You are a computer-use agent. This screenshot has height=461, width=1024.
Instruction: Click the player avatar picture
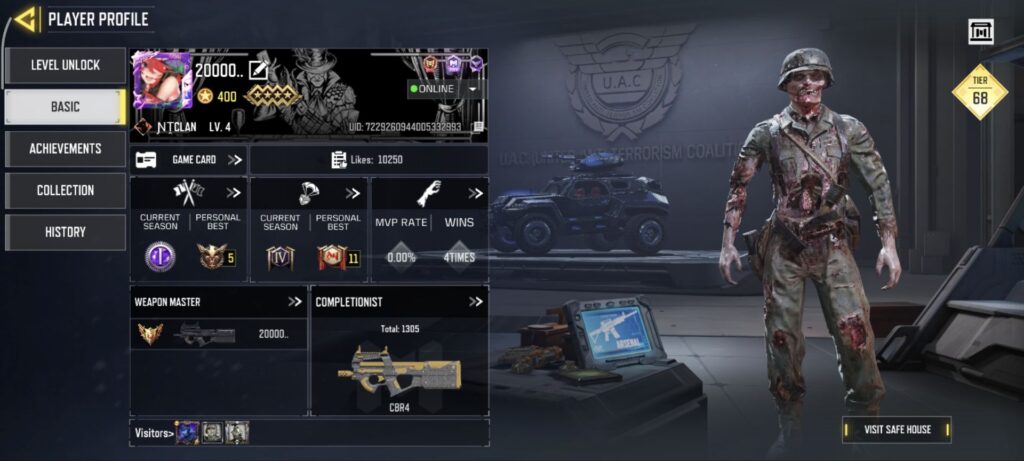click(161, 82)
